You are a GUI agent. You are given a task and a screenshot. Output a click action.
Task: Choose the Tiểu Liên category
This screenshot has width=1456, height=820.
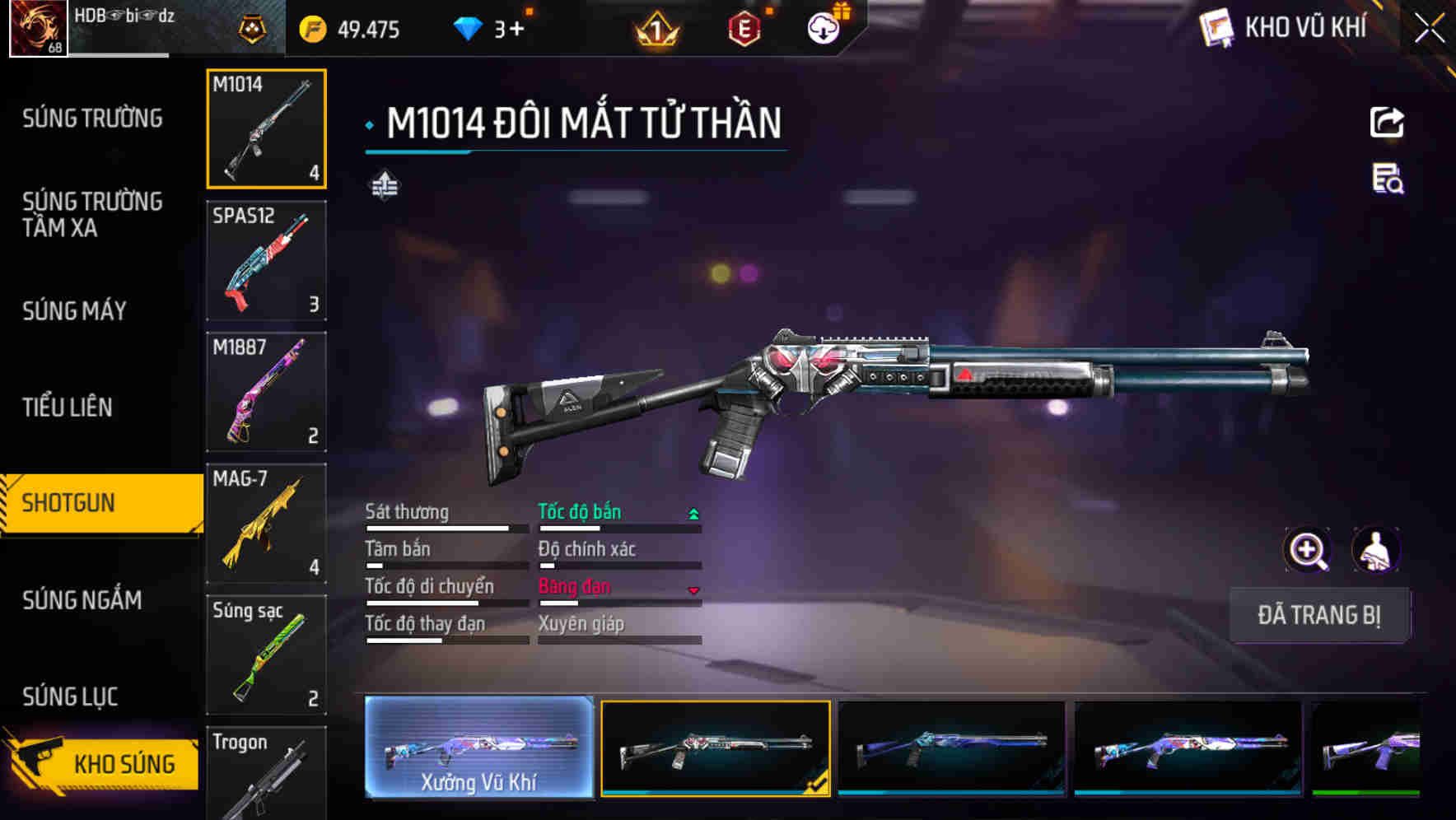coord(68,407)
